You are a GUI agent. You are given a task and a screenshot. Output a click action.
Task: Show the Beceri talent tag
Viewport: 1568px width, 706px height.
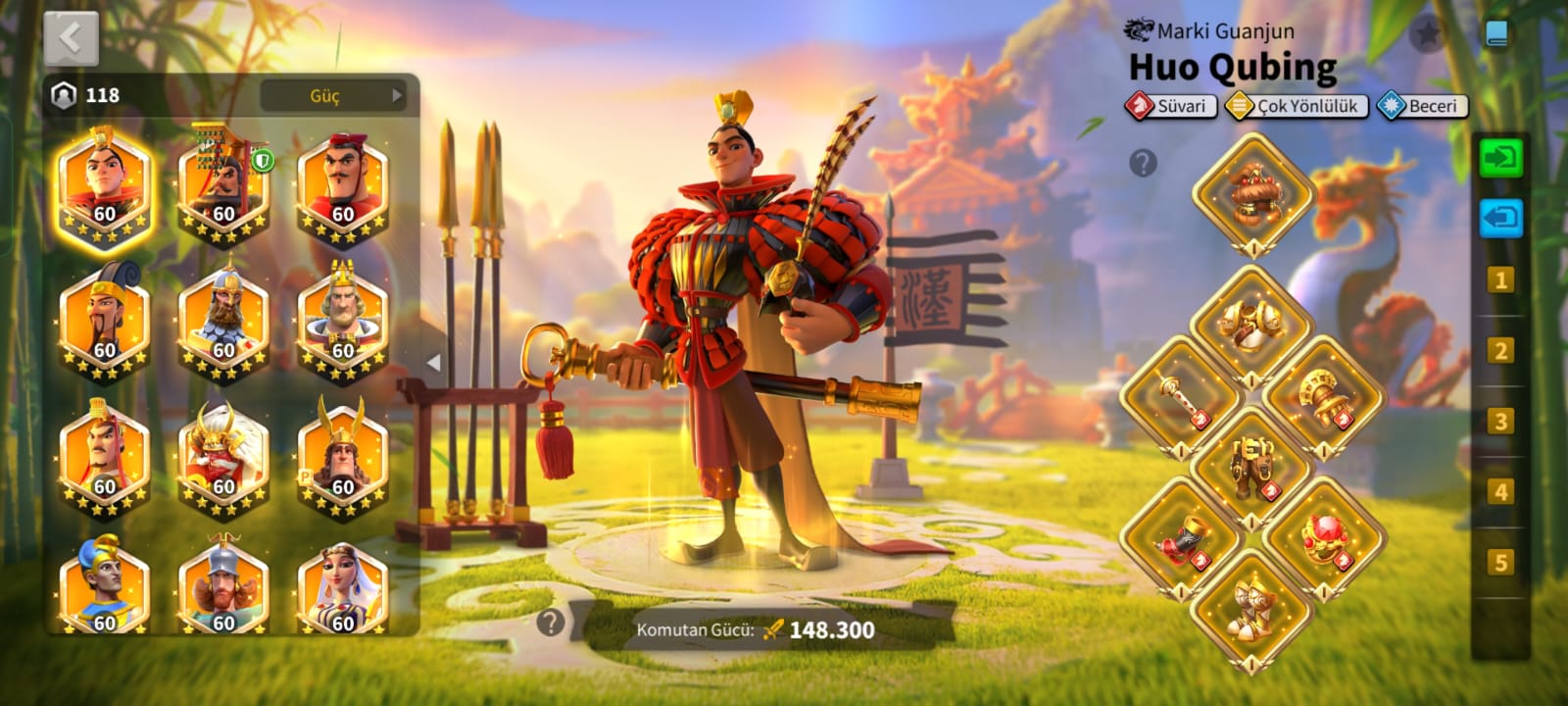pos(1422,106)
